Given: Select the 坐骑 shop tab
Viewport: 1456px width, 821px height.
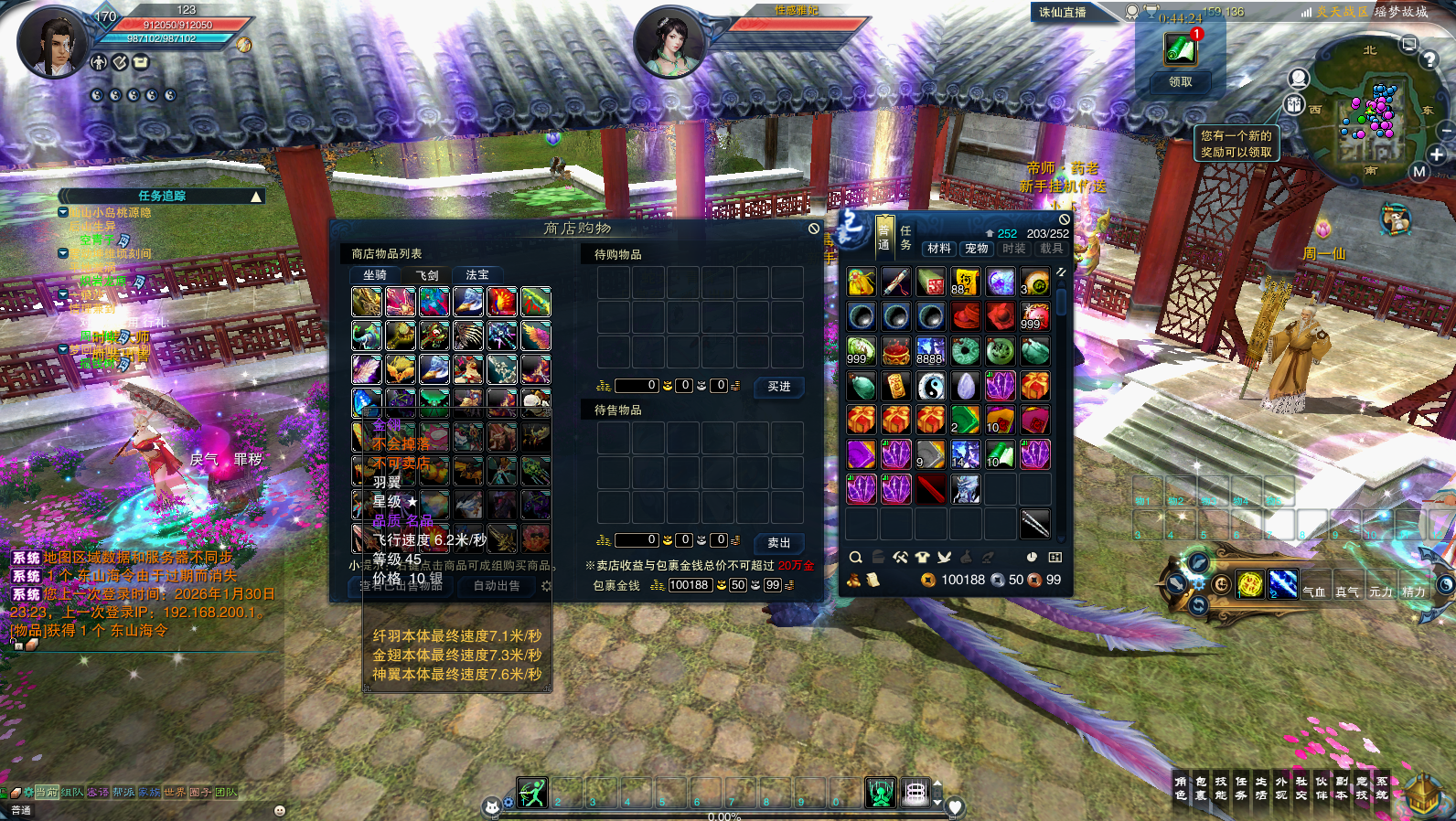Looking at the screenshot, I should [375, 275].
